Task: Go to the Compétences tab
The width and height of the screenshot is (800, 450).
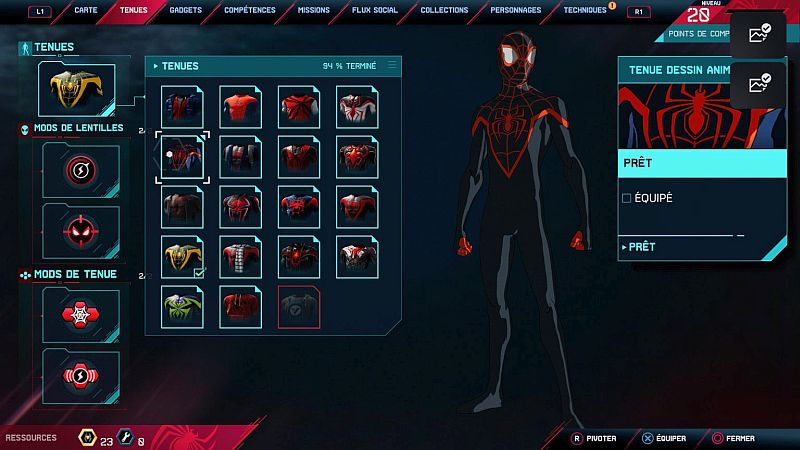Action: (x=250, y=10)
